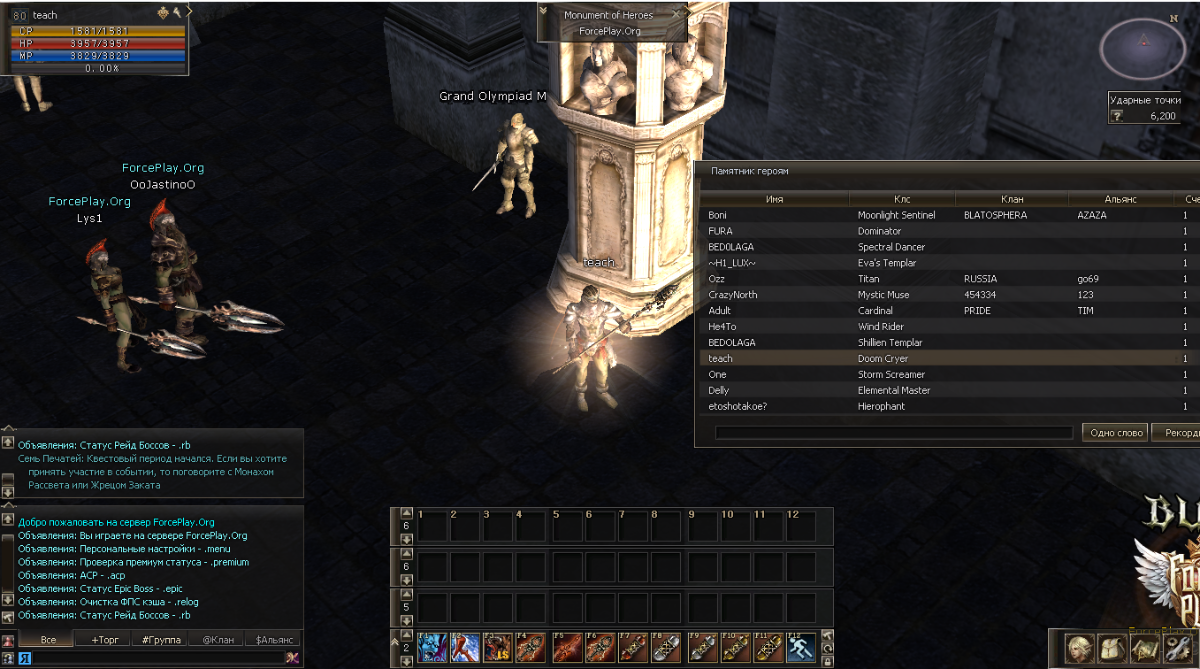The image size is (1200, 669).
Task: Switch to the +Торг chat tab
Action: click(x=104, y=640)
